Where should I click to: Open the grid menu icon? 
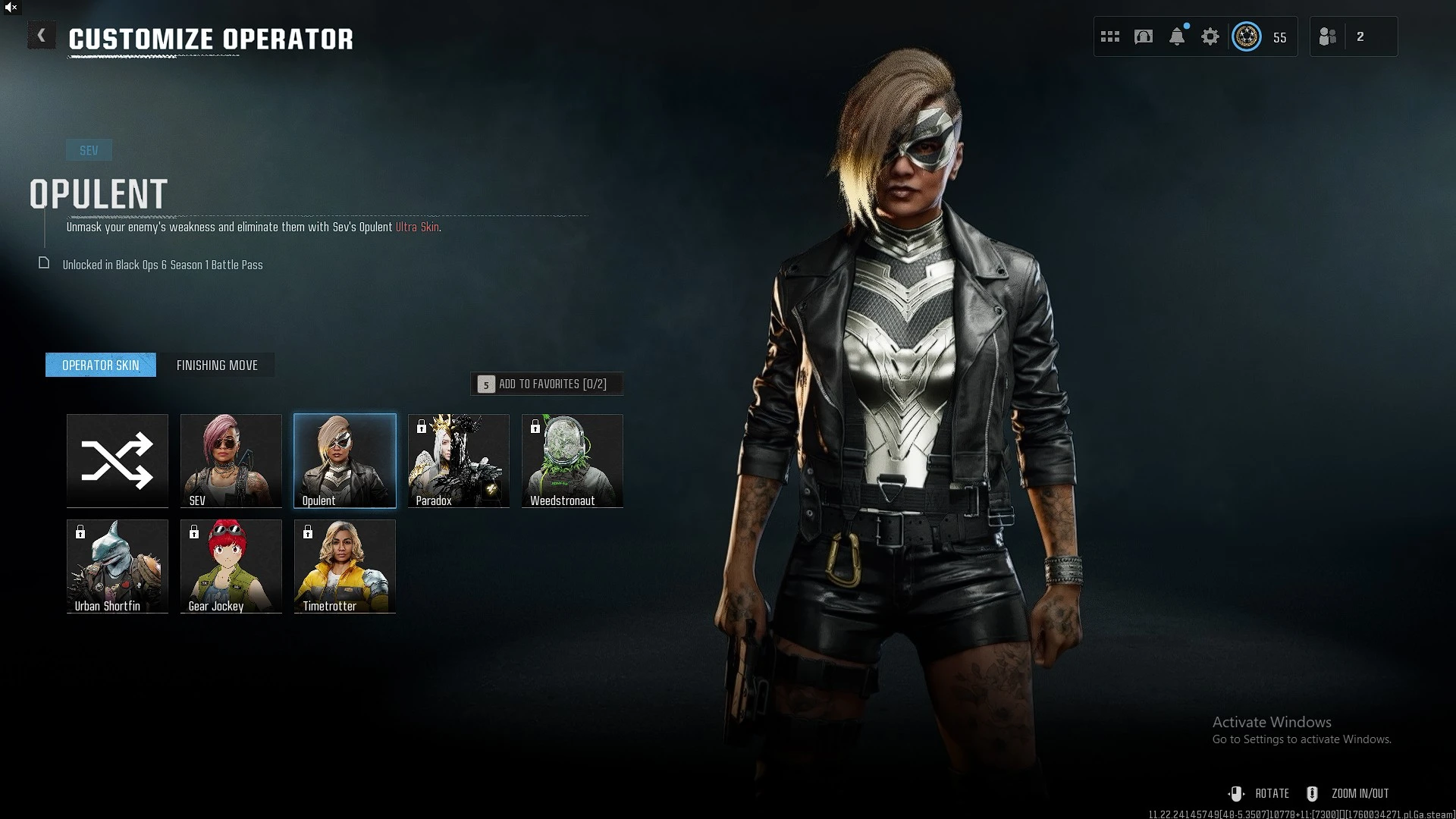pos(1110,36)
